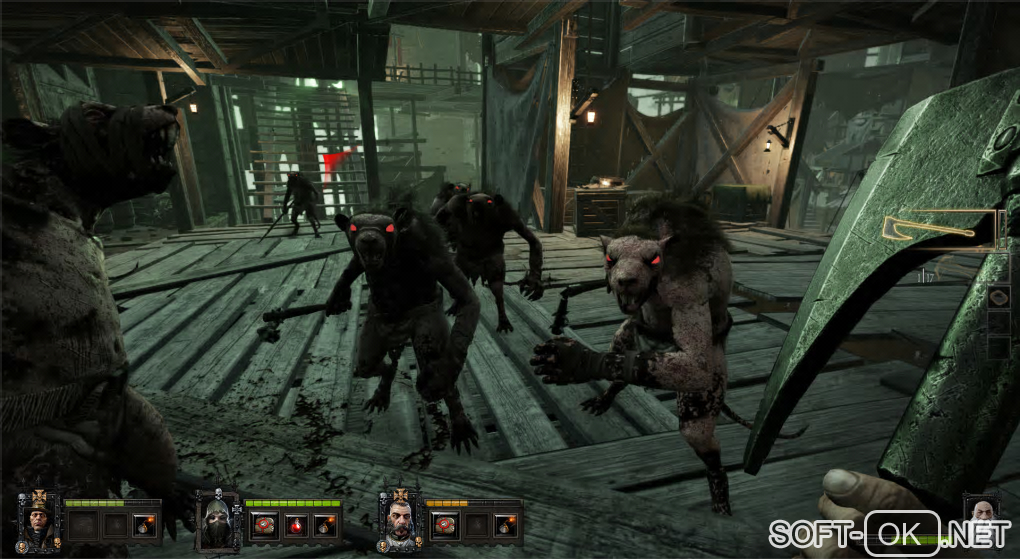
Task: Select the hooded teammate's bomb slot
Action: pyautogui.click(x=322, y=525)
